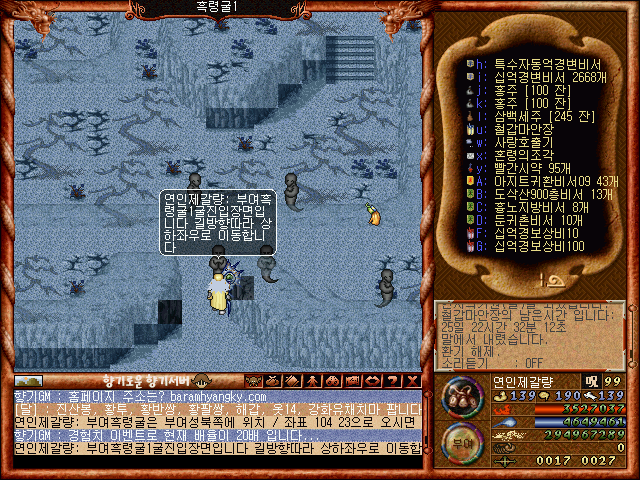The height and width of the screenshot is (480, 640).
Task: Open help with the question mark icon
Action: 390,381
